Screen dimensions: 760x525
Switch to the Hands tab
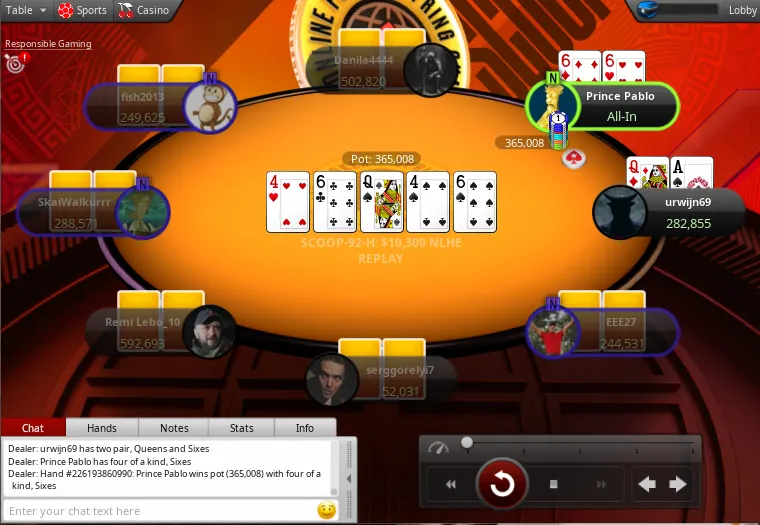(102, 428)
